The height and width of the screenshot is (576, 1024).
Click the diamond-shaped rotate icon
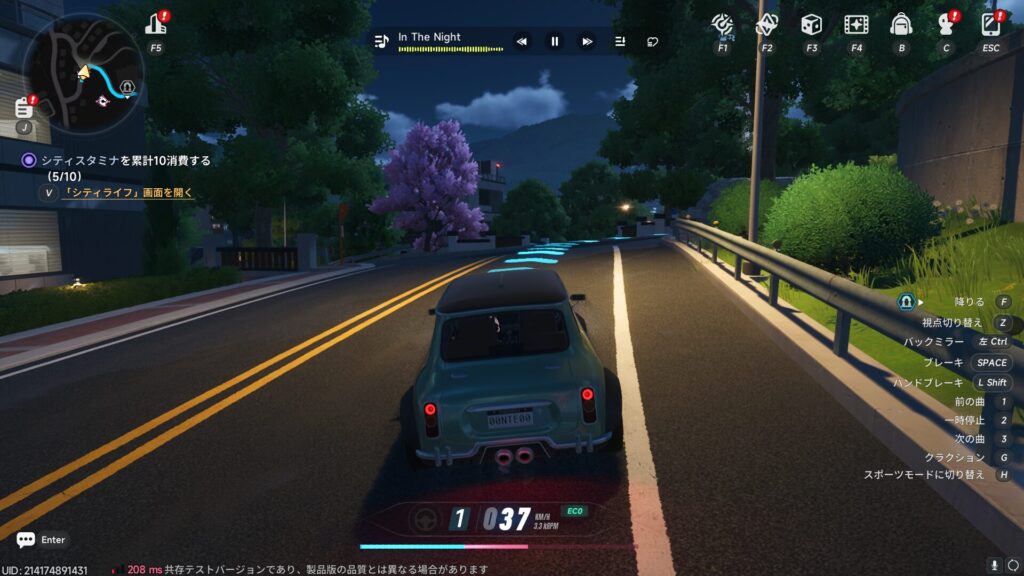[766, 24]
